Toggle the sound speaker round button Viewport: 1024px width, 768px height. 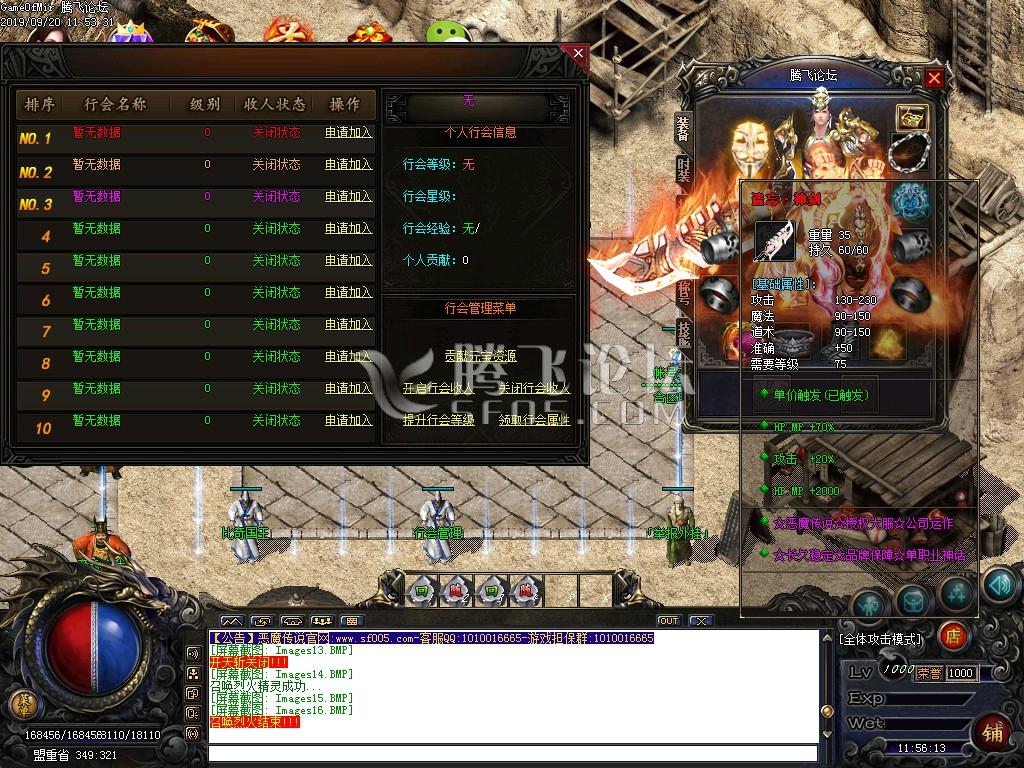tap(998, 583)
